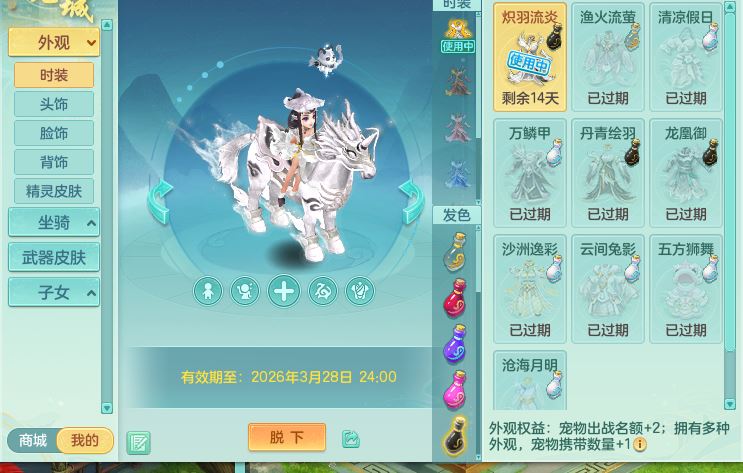This screenshot has height=473, width=743.
Task: Open the 外观 dropdown
Action: tap(54, 42)
